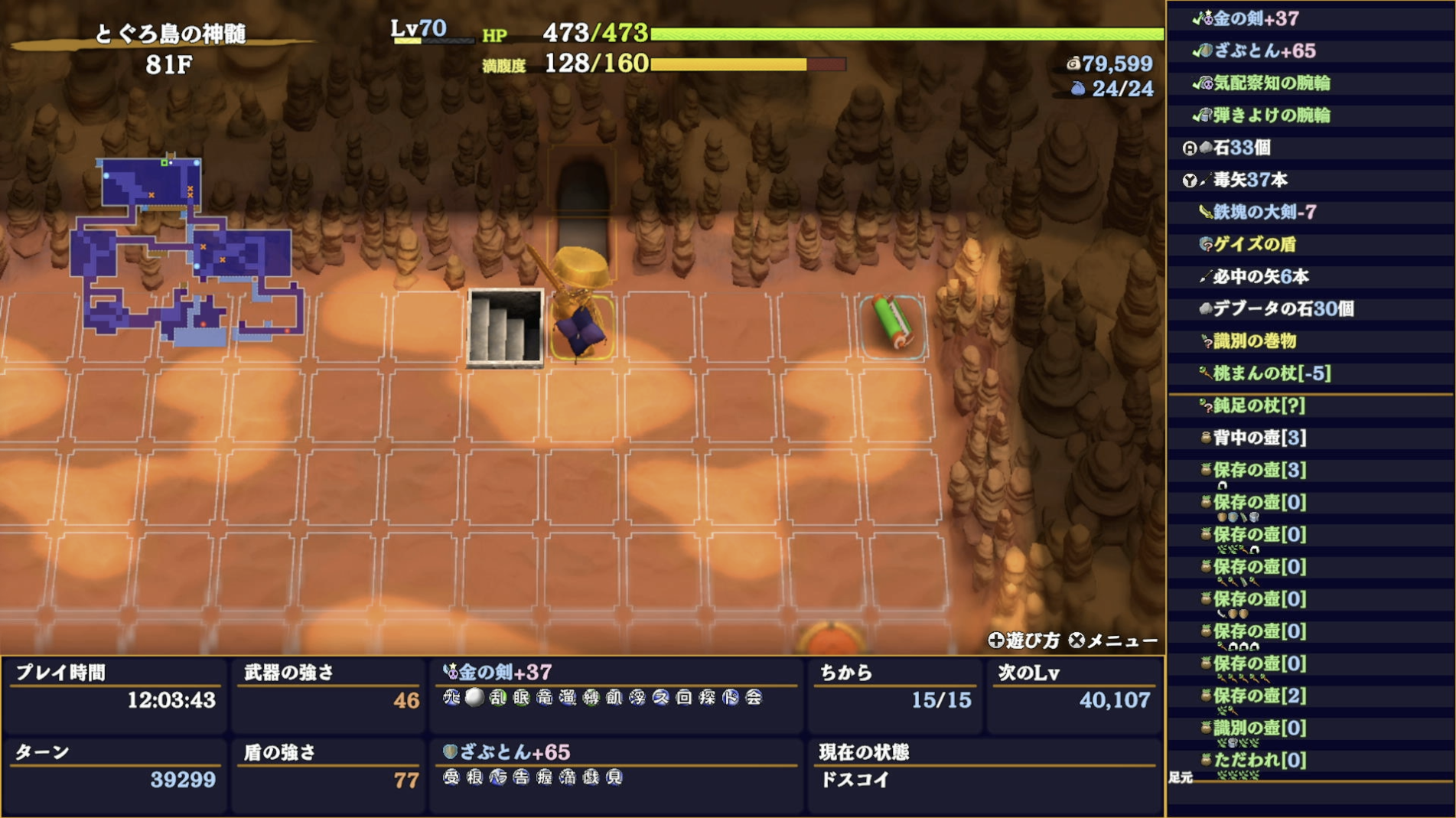Choose the 毒矢37本 poison arrows
The height and width of the screenshot is (818, 1456).
point(1249,180)
